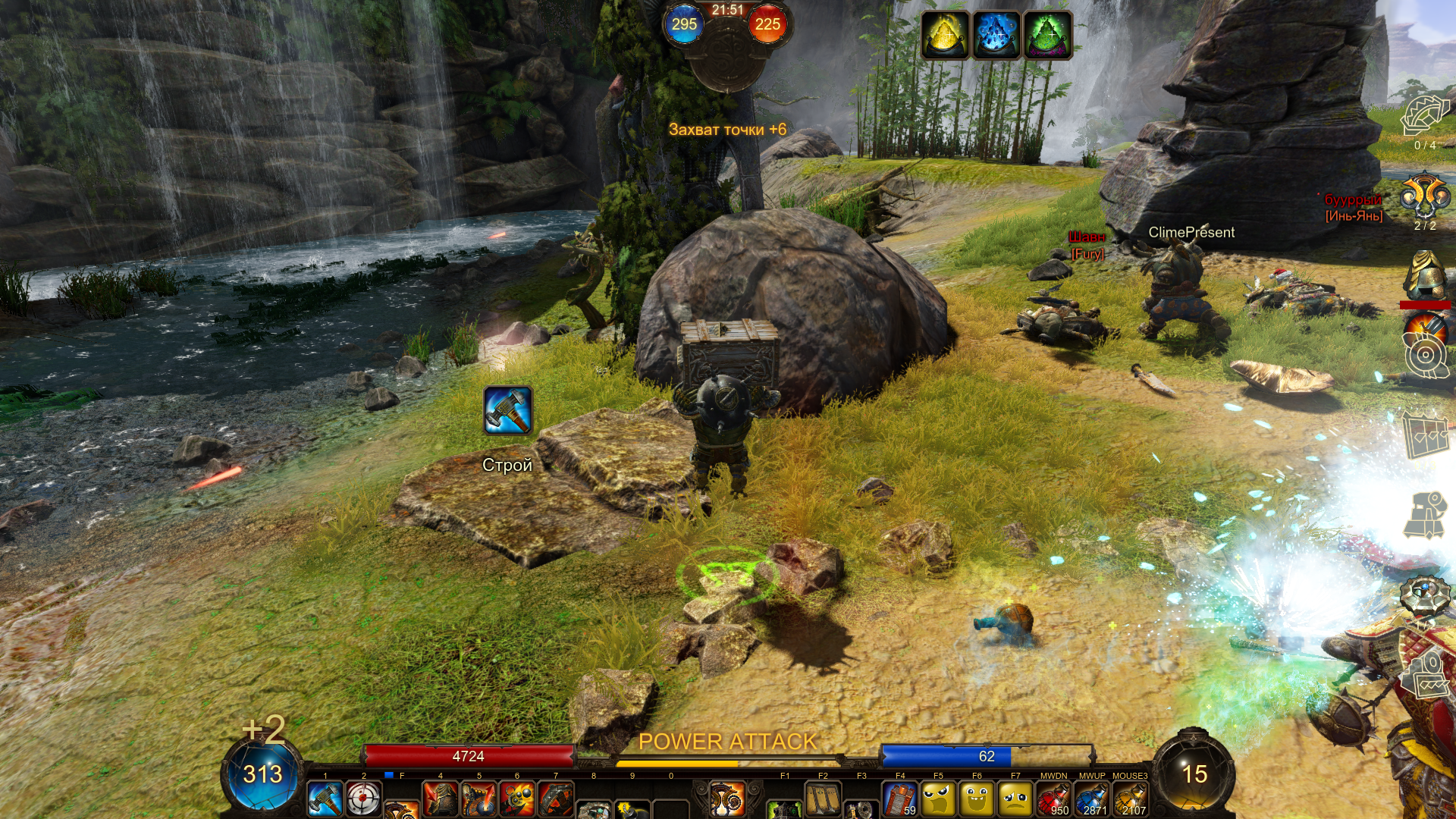The image size is (1456, 819).
Task: Fire the cannonball shot ability
Action: click(x=517, y=799)
